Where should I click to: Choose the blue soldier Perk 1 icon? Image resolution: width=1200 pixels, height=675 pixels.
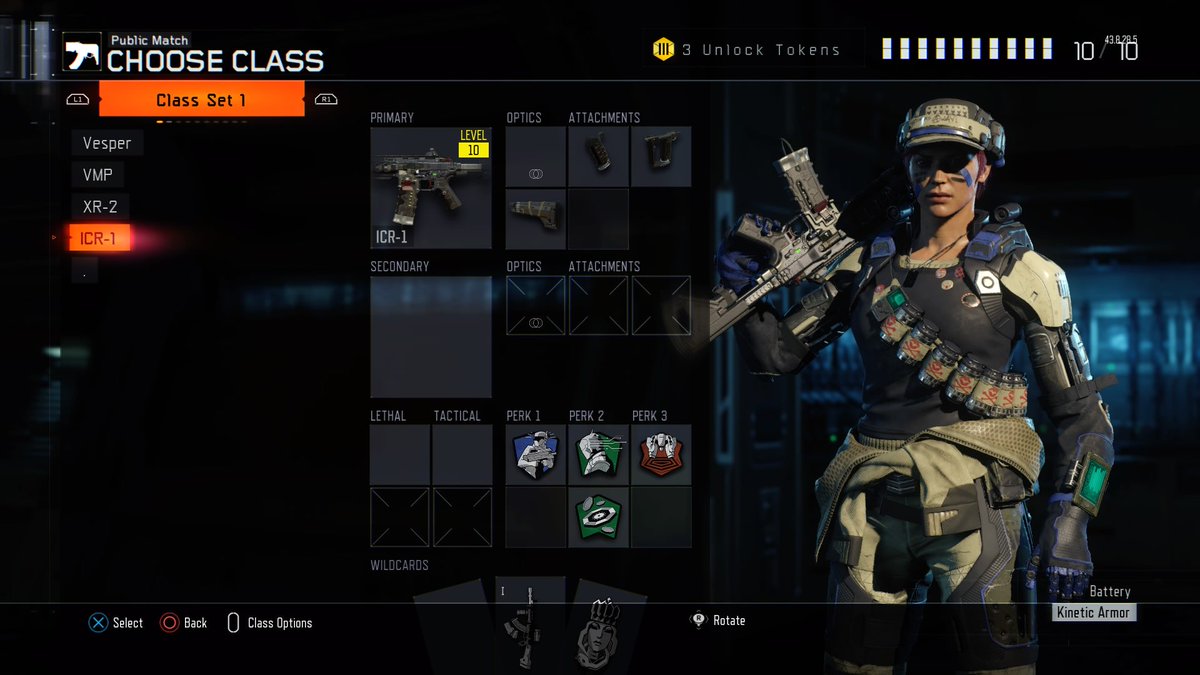click(x=535, y=455)
